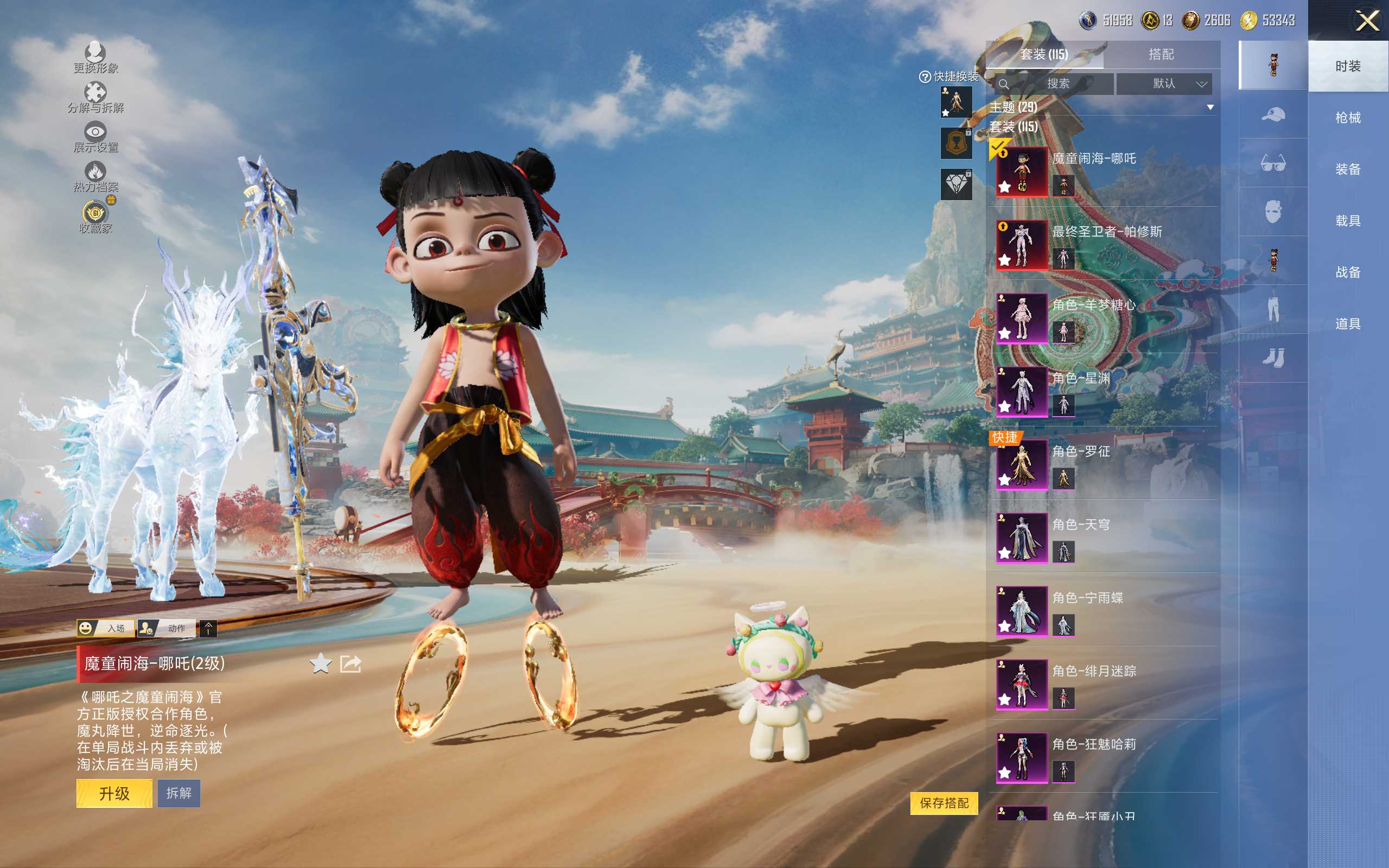
Task: Click the 拆解 dismantle button
Action: [x=179, y=793]
